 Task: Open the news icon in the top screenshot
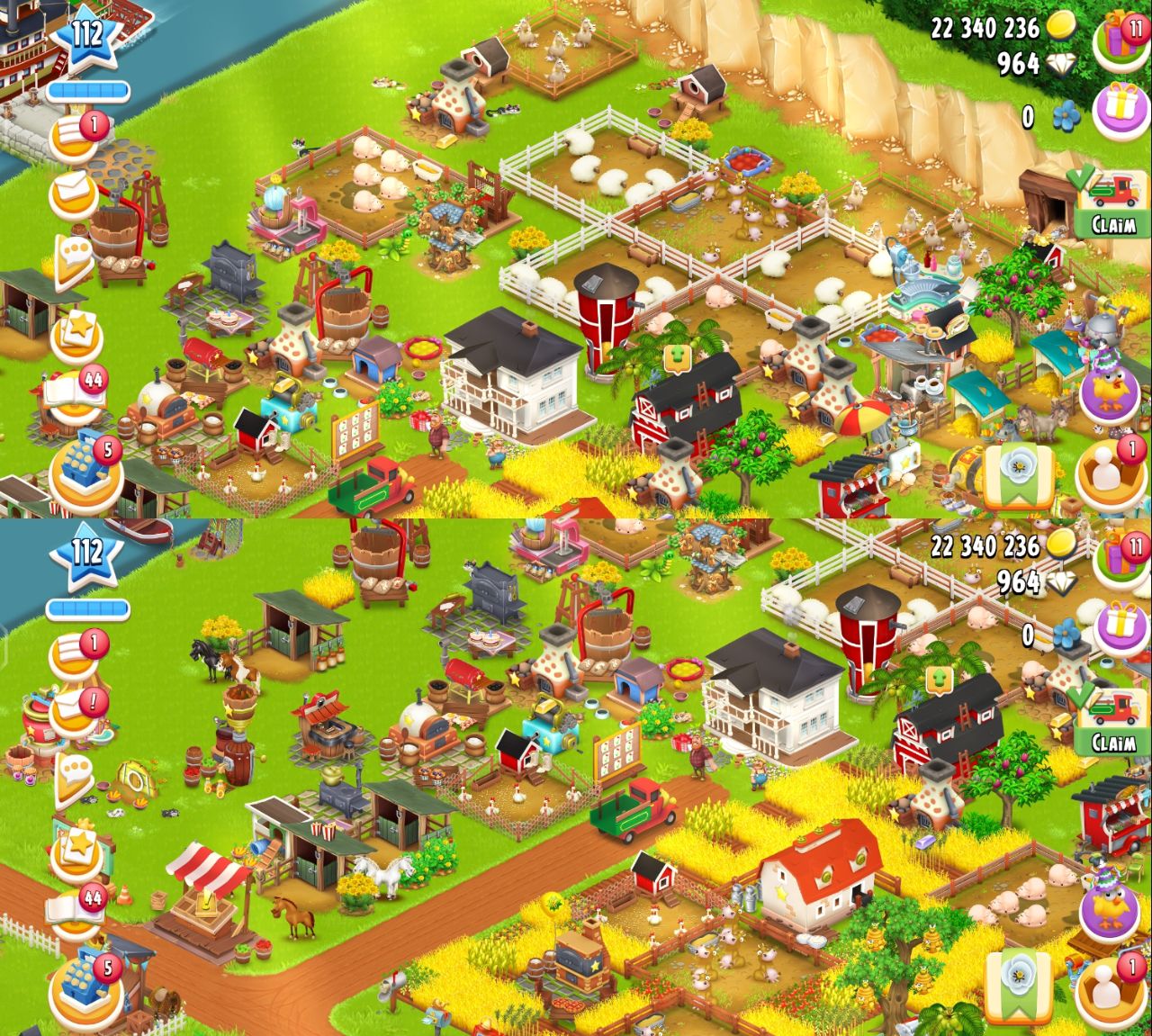tap(74, 136)
